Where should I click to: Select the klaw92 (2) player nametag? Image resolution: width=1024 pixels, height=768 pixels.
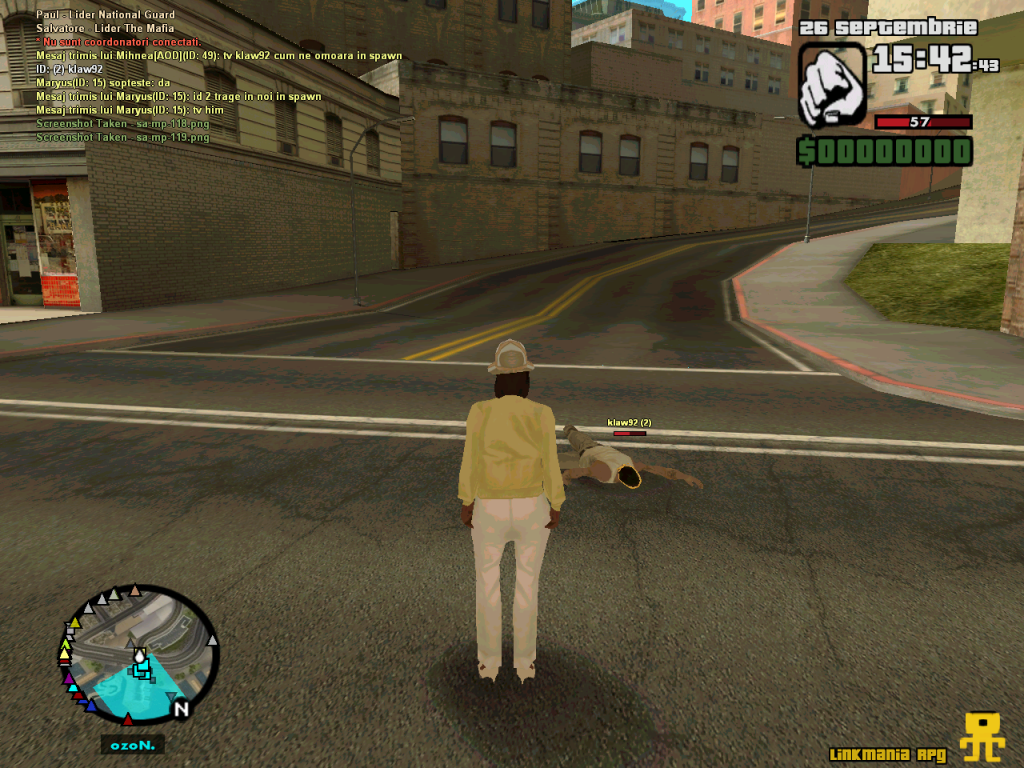[629, 423]
